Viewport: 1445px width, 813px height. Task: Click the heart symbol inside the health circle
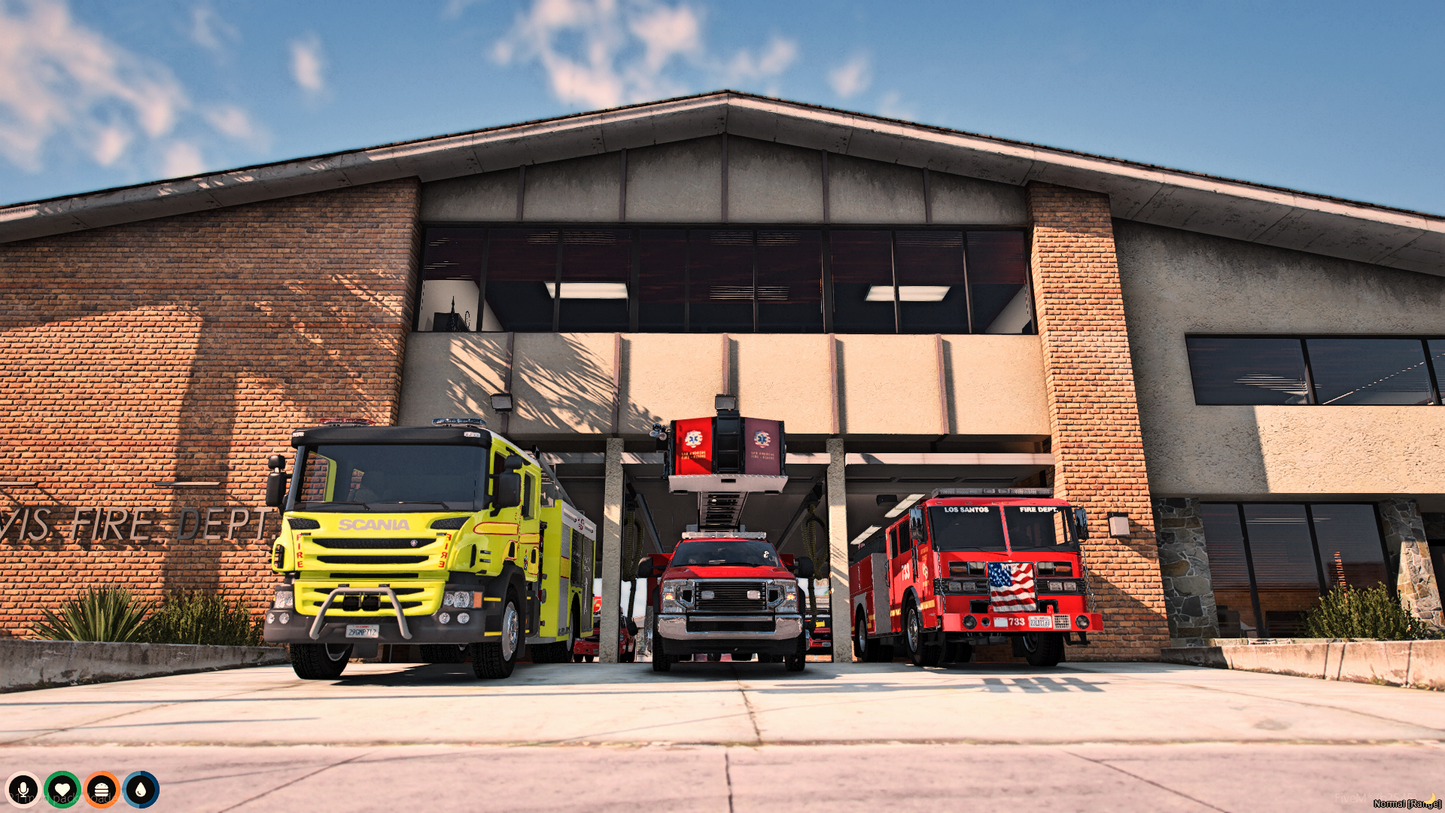click(62, 788)
